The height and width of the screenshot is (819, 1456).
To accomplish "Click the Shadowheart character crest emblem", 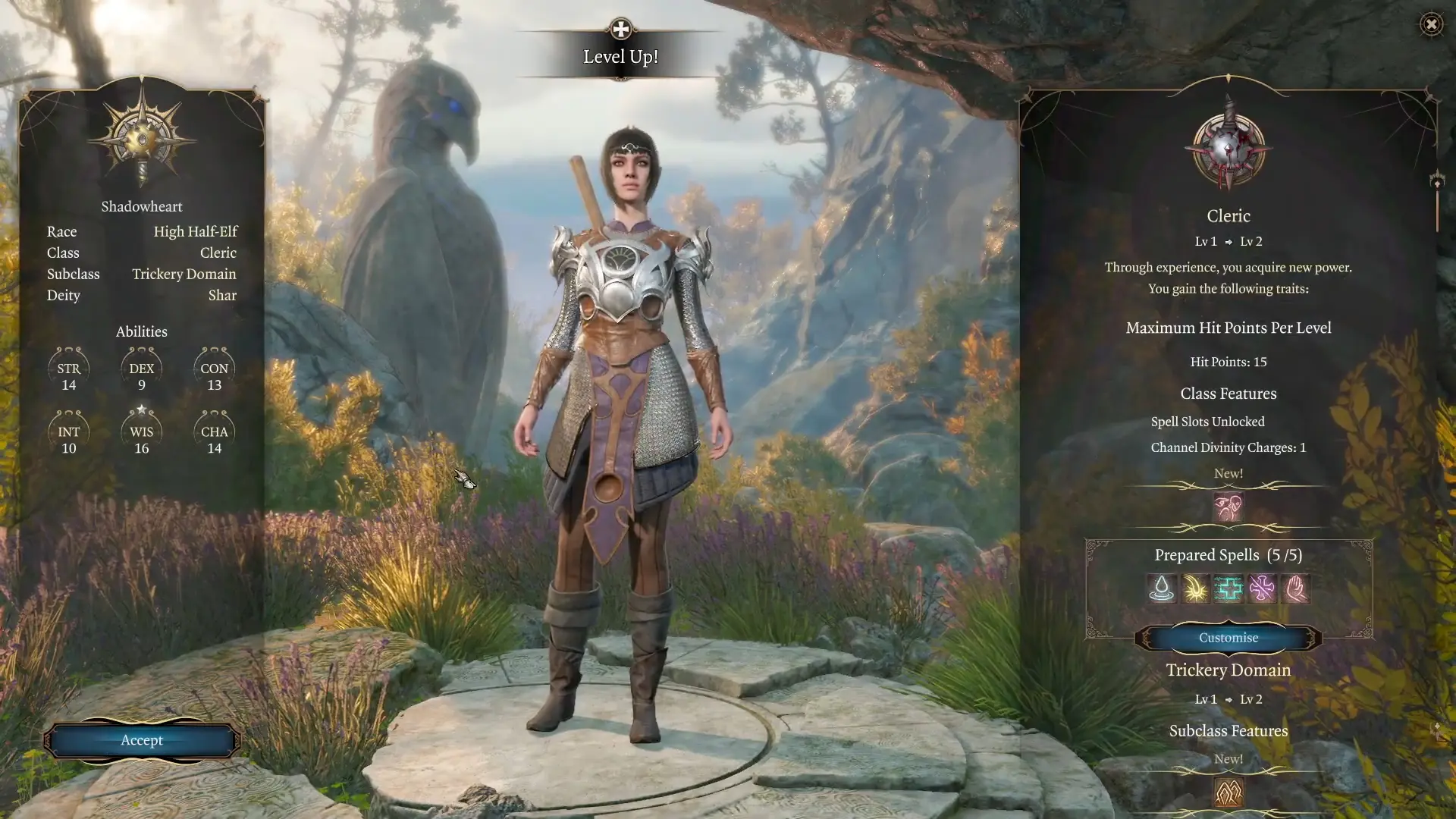I will click(x=142, y=136).
